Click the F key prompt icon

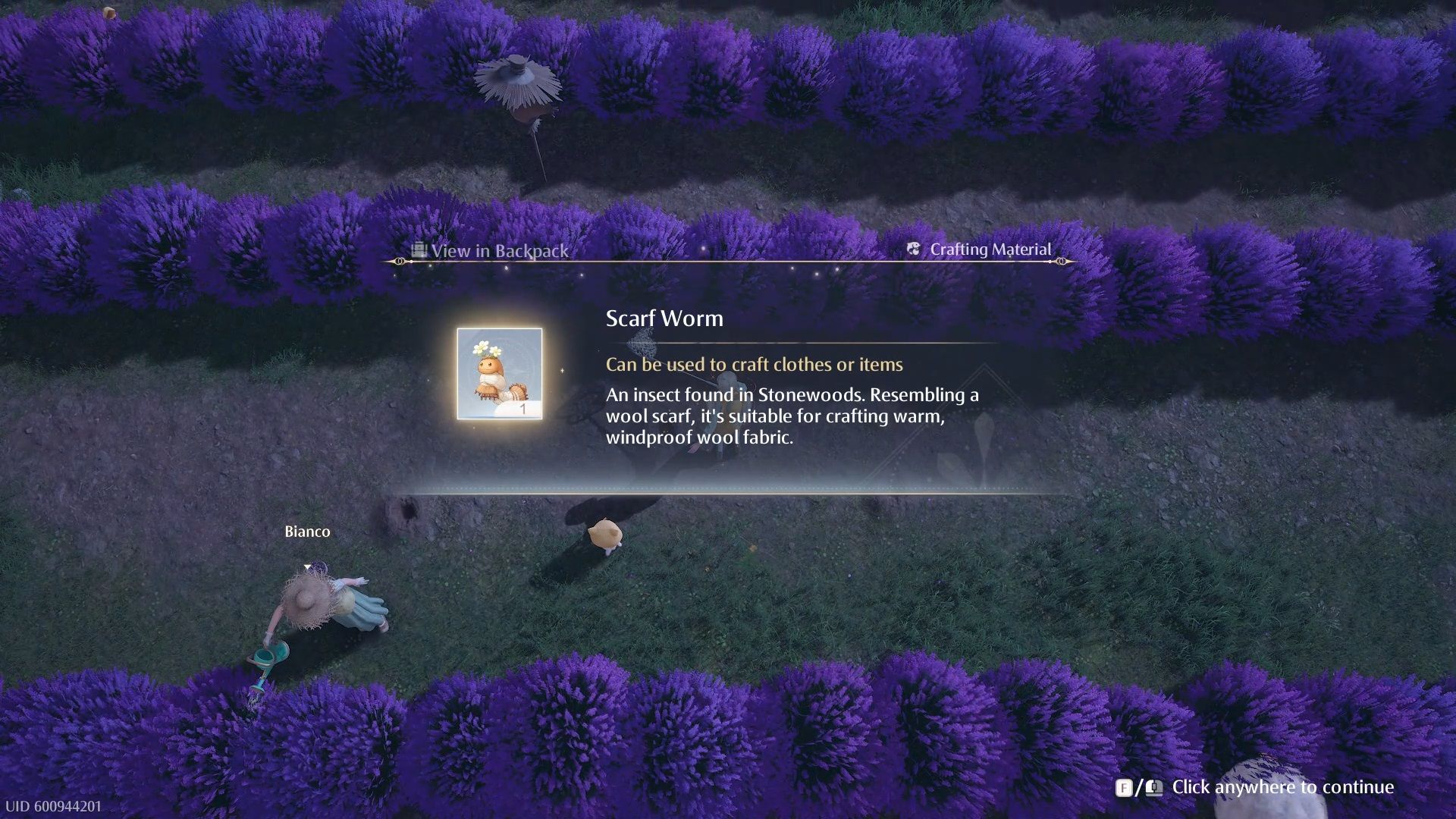[x=1126, y=787]
